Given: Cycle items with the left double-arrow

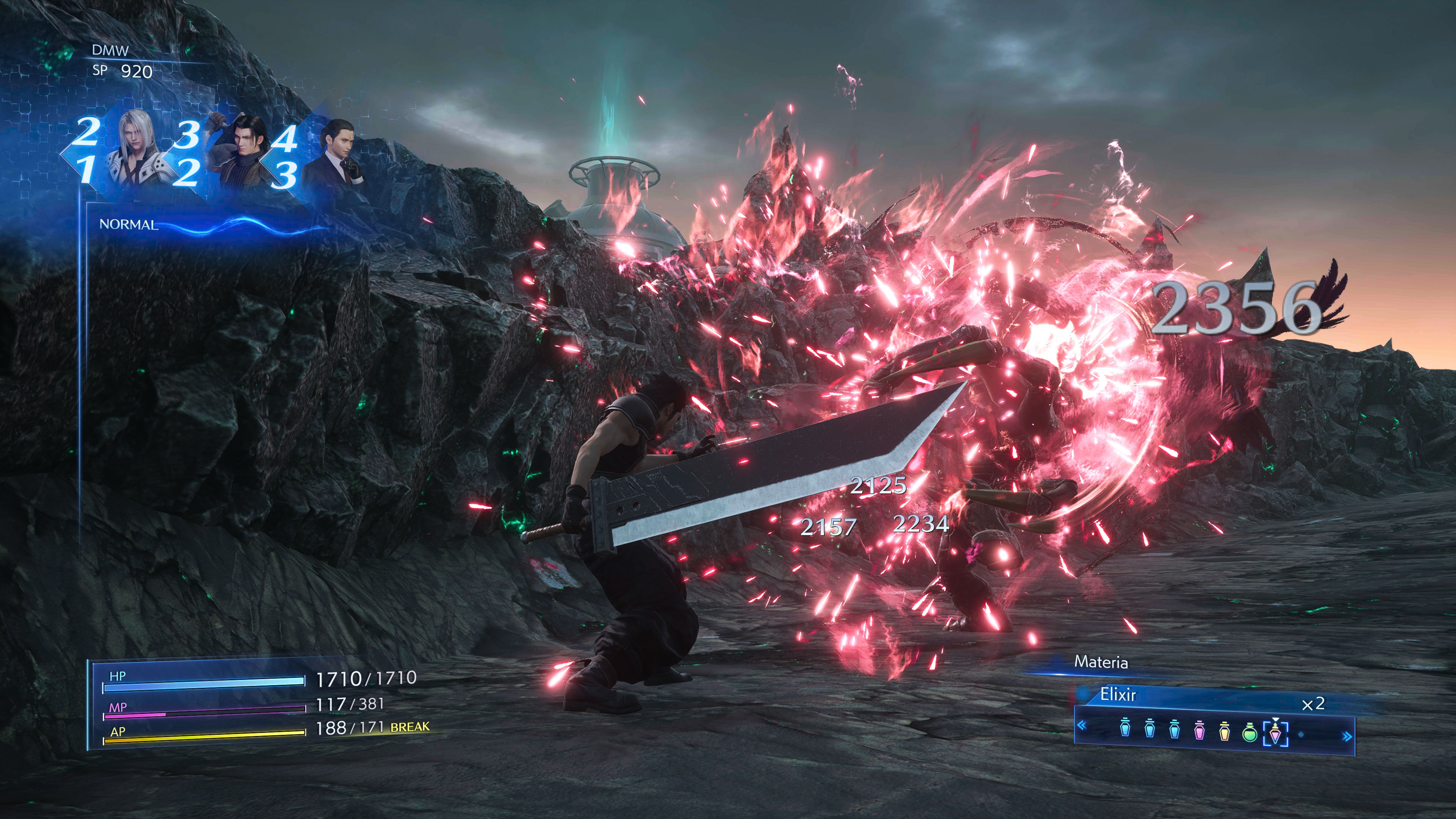Looking at the screenshot, I should click(1082, 726).
